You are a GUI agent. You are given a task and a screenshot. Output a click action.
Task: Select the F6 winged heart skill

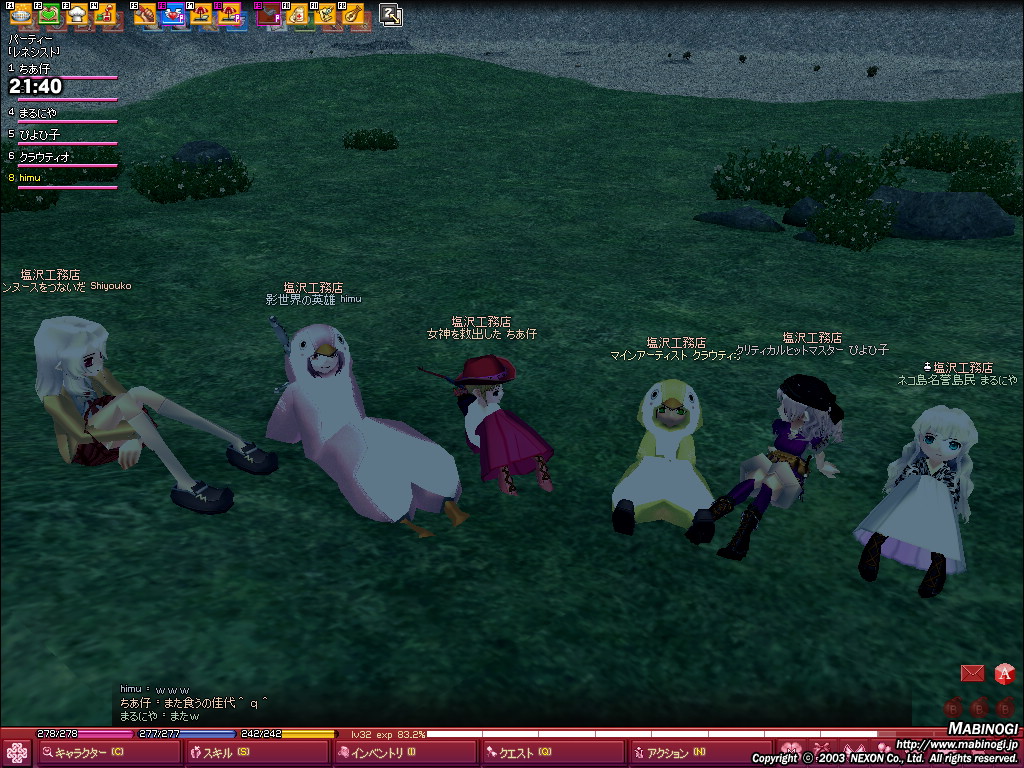(x=173, y=14)
